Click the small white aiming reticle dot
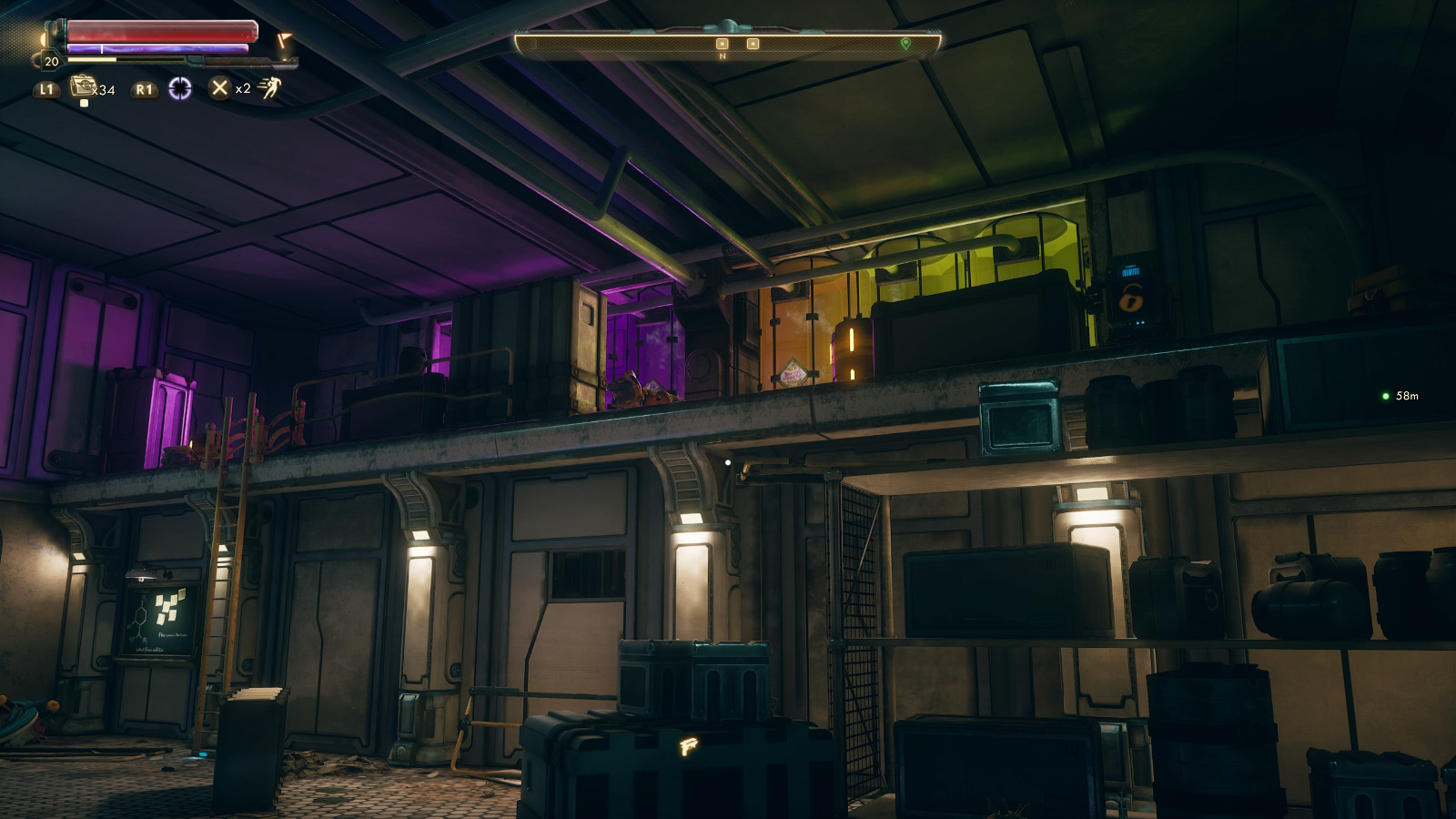Viewport: 1456px width, 819px height. 726,463
